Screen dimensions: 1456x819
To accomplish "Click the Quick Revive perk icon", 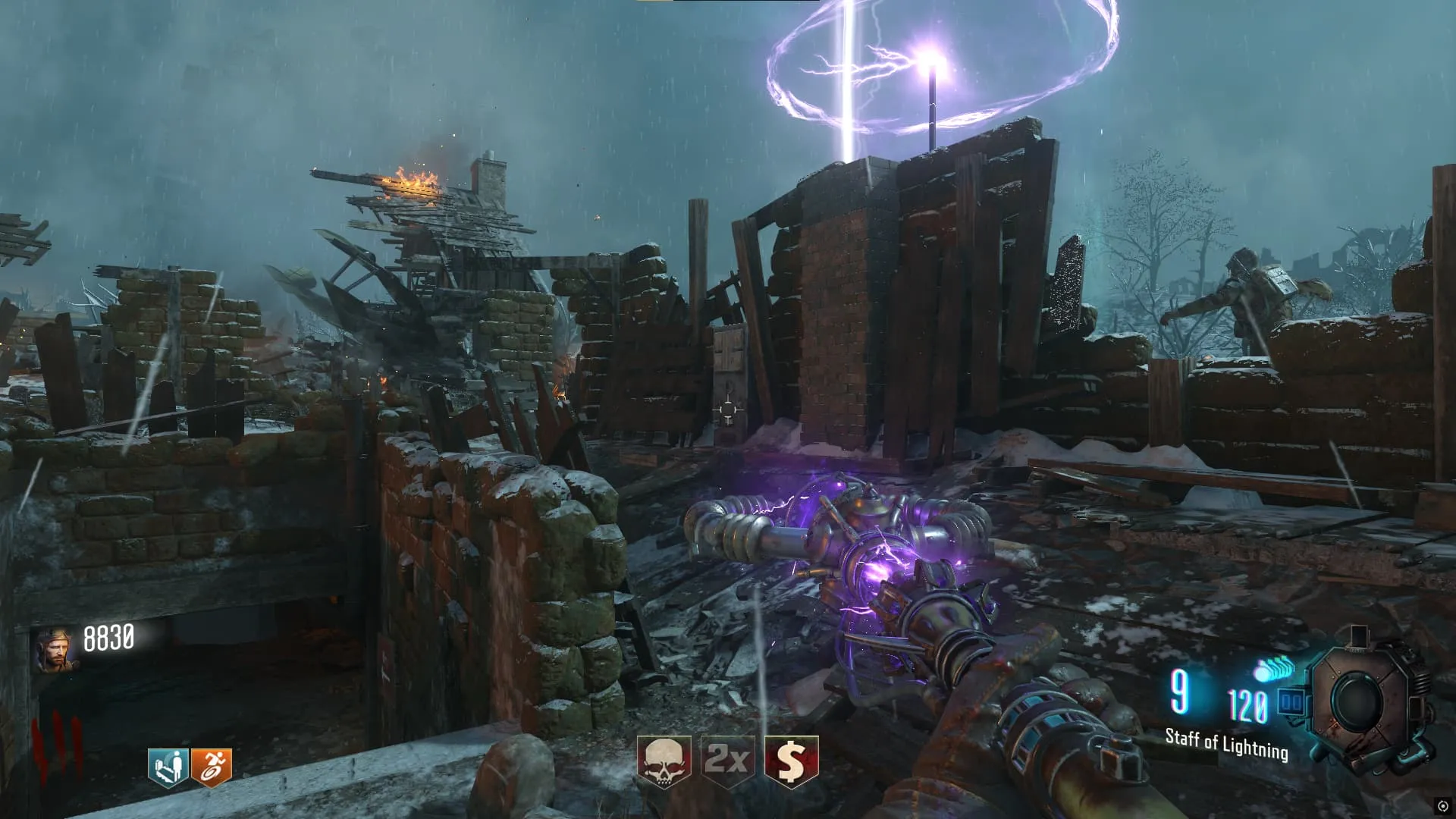I will tap(168, 767).
